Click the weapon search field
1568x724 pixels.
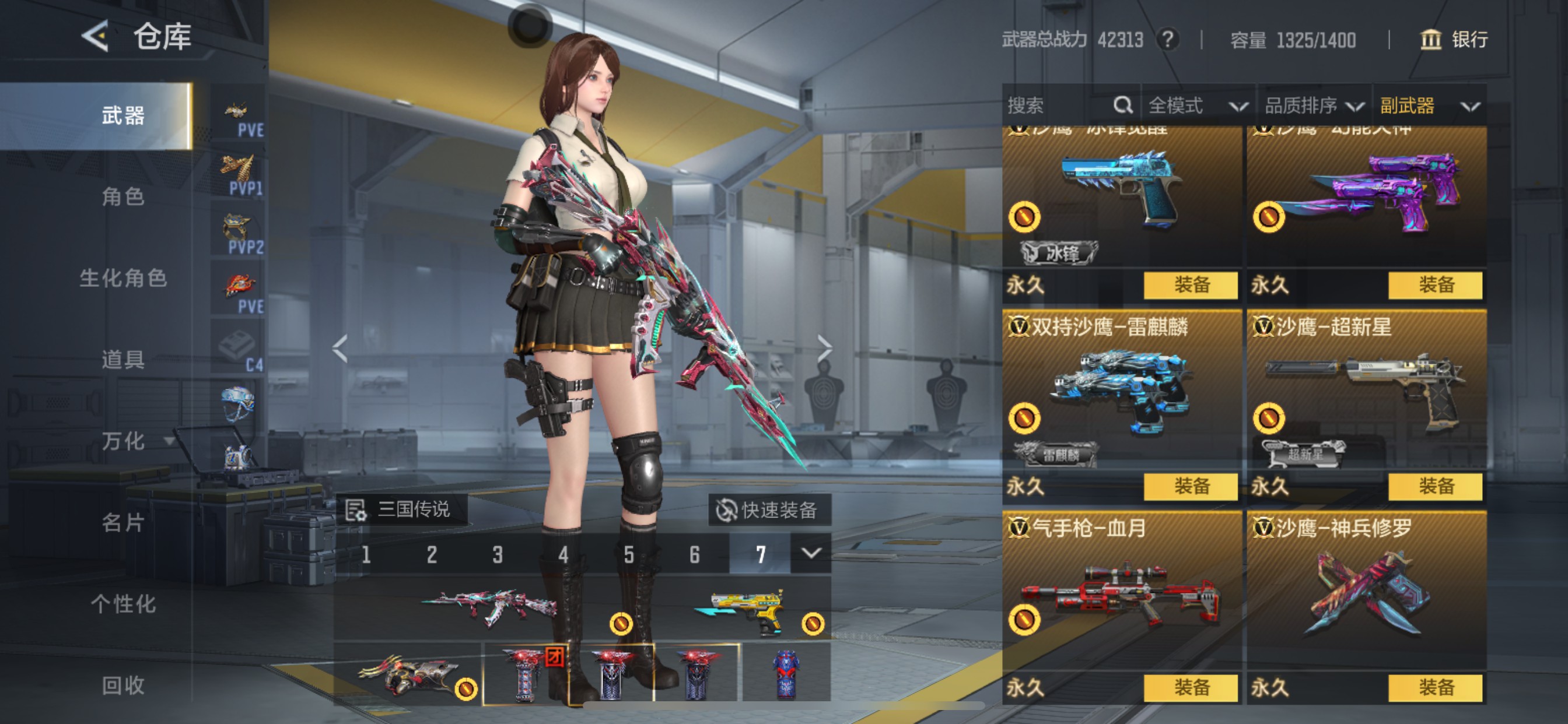pyautogui.click(x=1059, y=106)
